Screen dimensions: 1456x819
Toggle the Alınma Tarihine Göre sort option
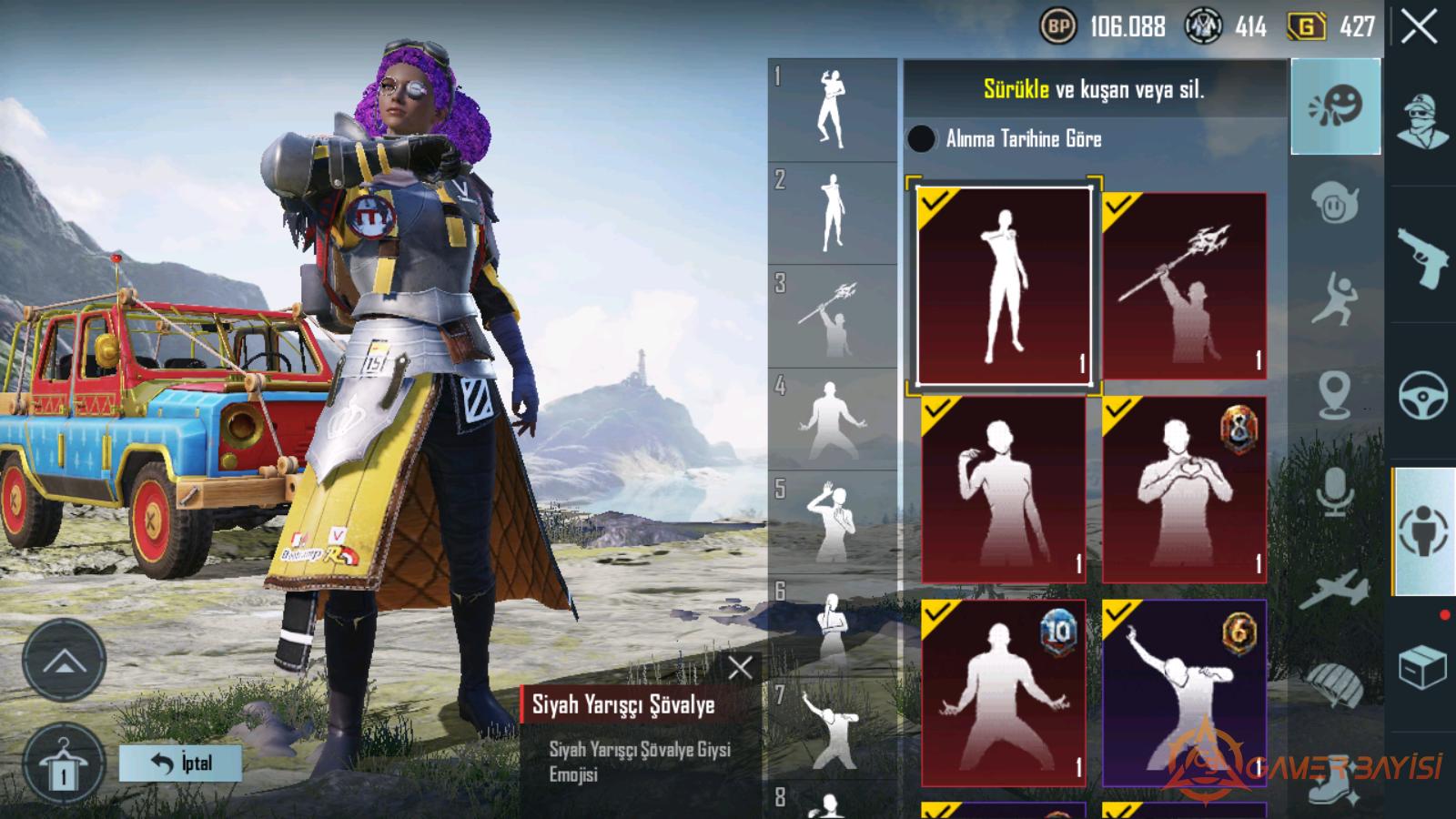pyautogui.click(x=921, y=138)
